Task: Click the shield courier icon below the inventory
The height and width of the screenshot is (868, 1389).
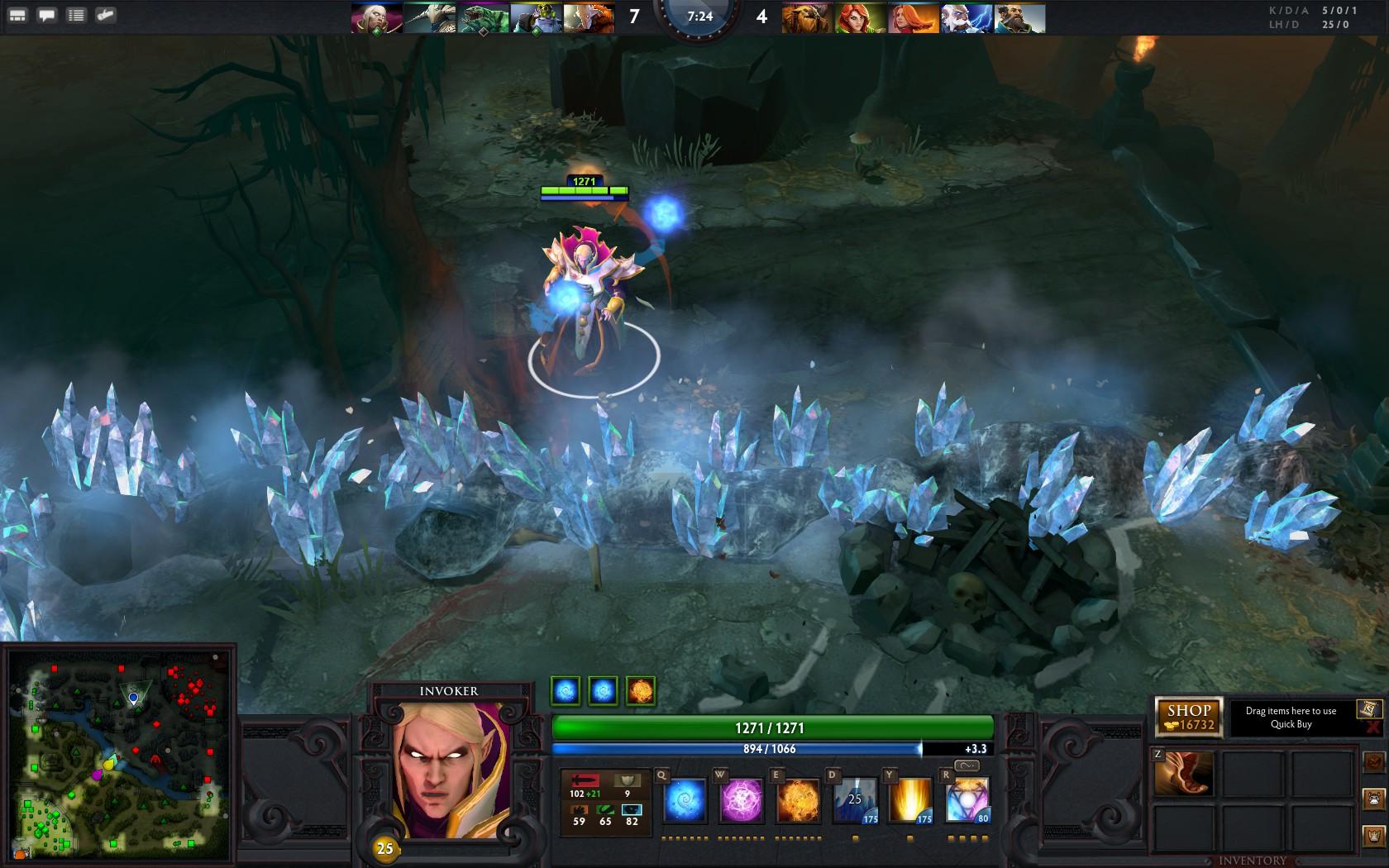Action: tap(1373, 837)
